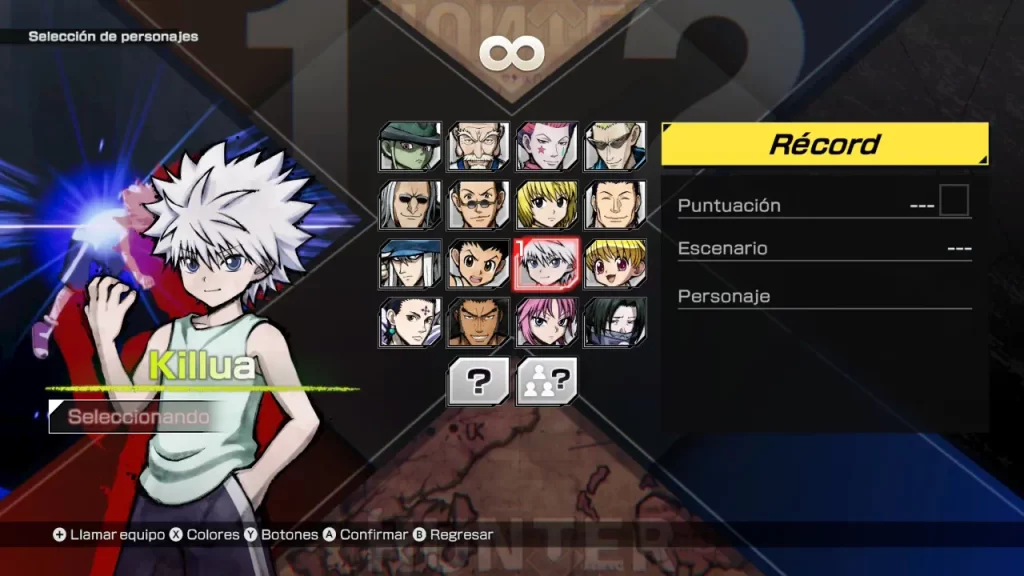Select the highlighted Killua portrait
This screenshot has width=1024, height=576.
(546, 263)
